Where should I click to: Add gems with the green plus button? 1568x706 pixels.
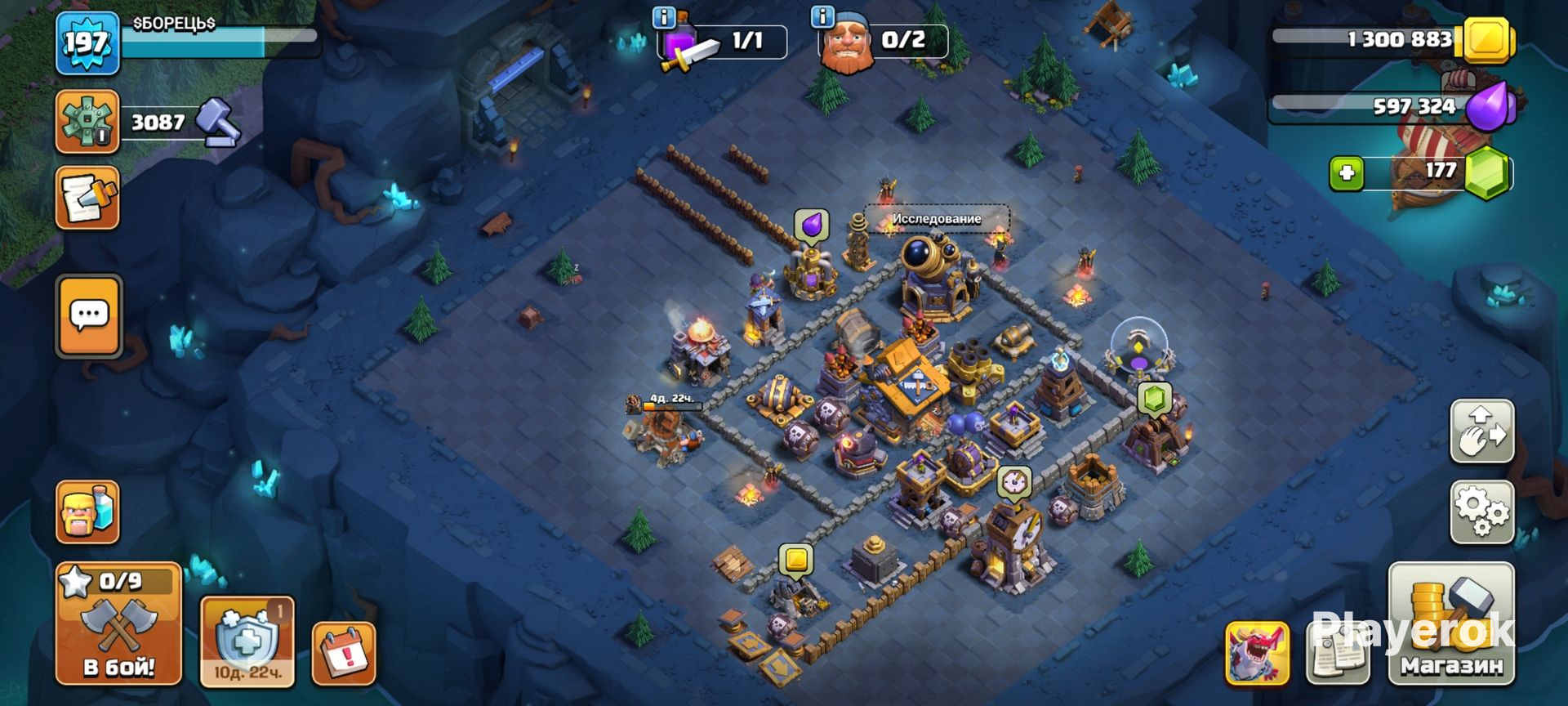pyautogui.click(x=1346, y=173)
